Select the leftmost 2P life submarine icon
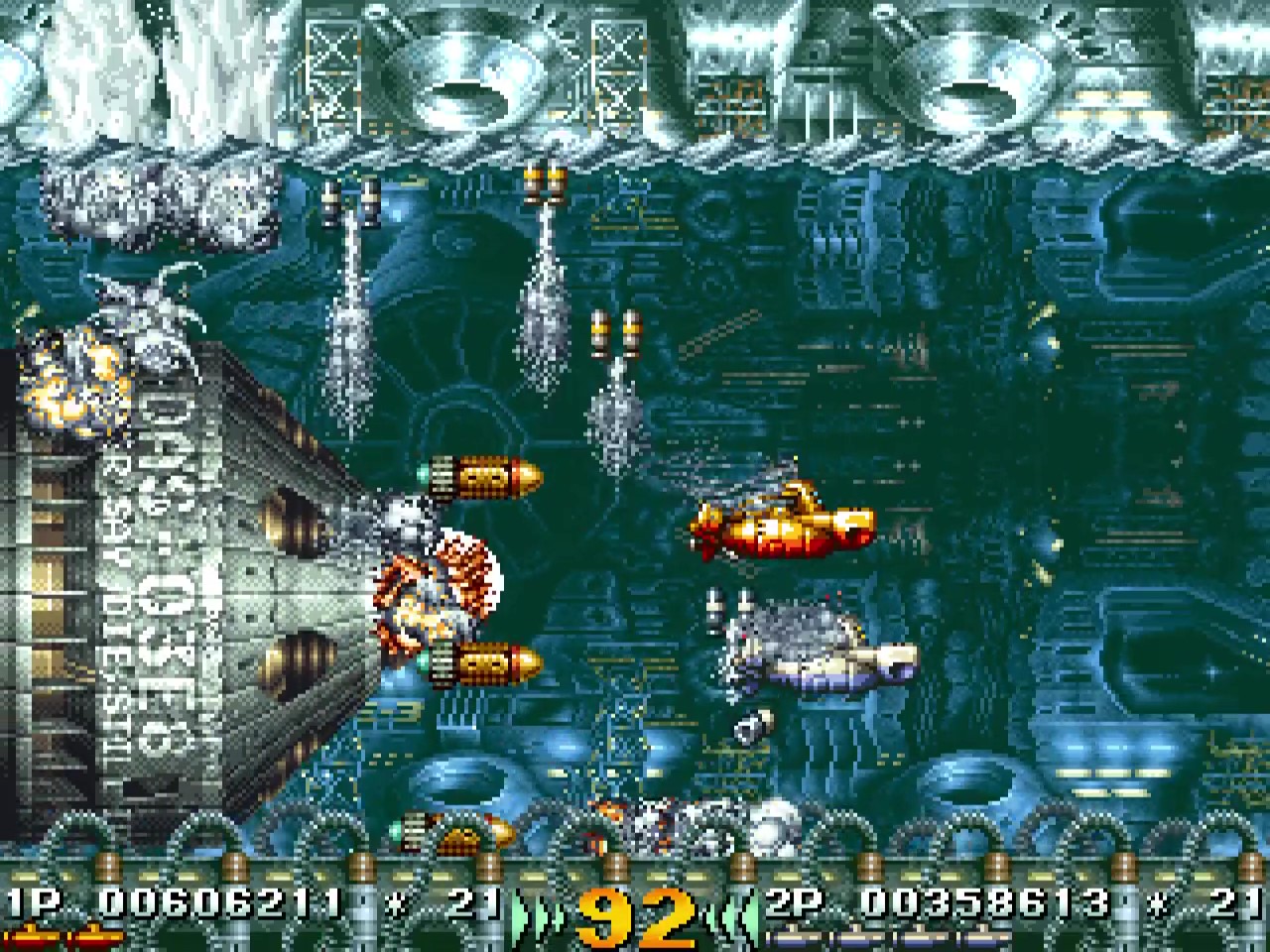The image size is (1270, 952). point(794,937)
